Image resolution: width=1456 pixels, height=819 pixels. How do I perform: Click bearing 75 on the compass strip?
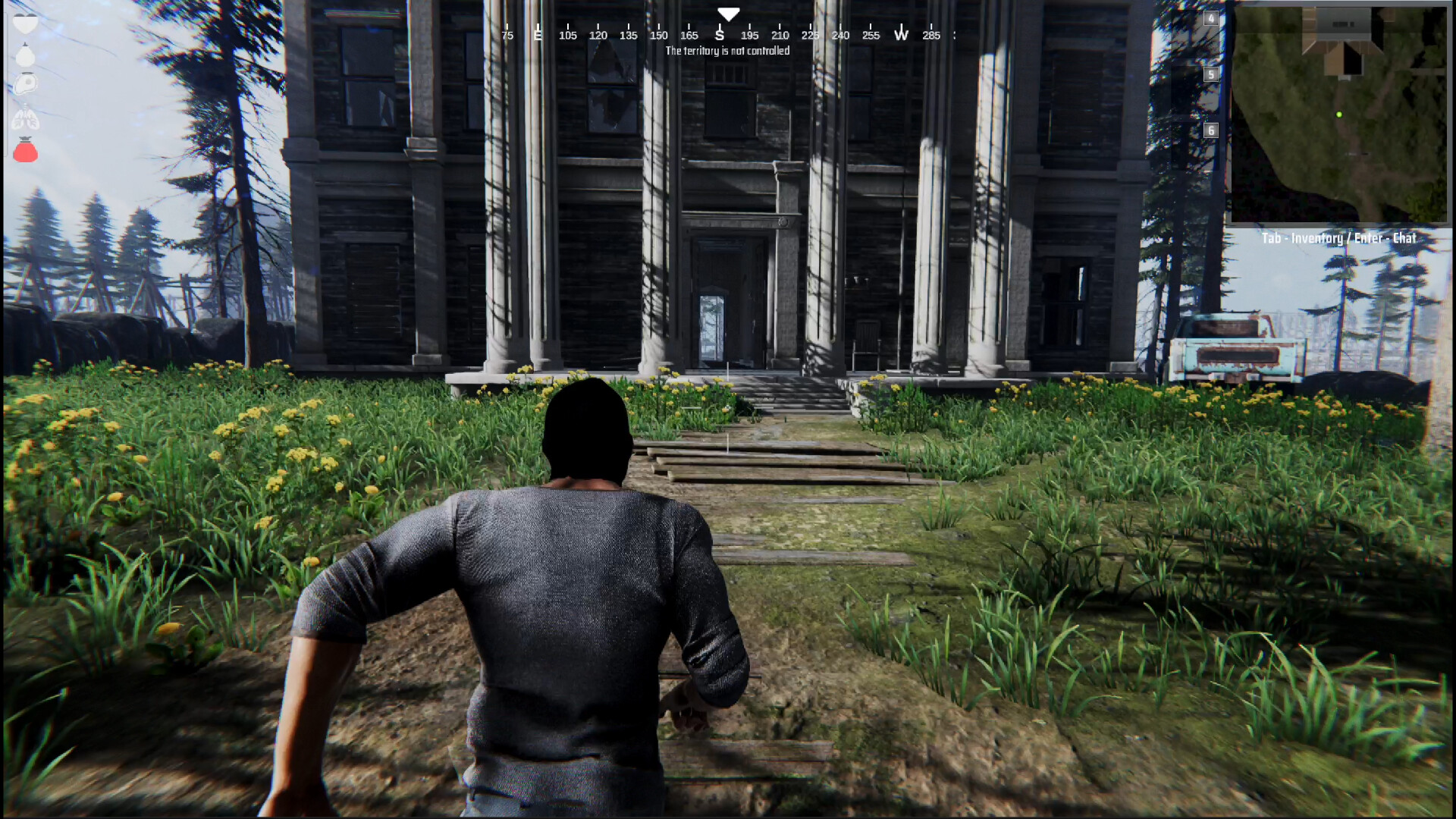507,34
